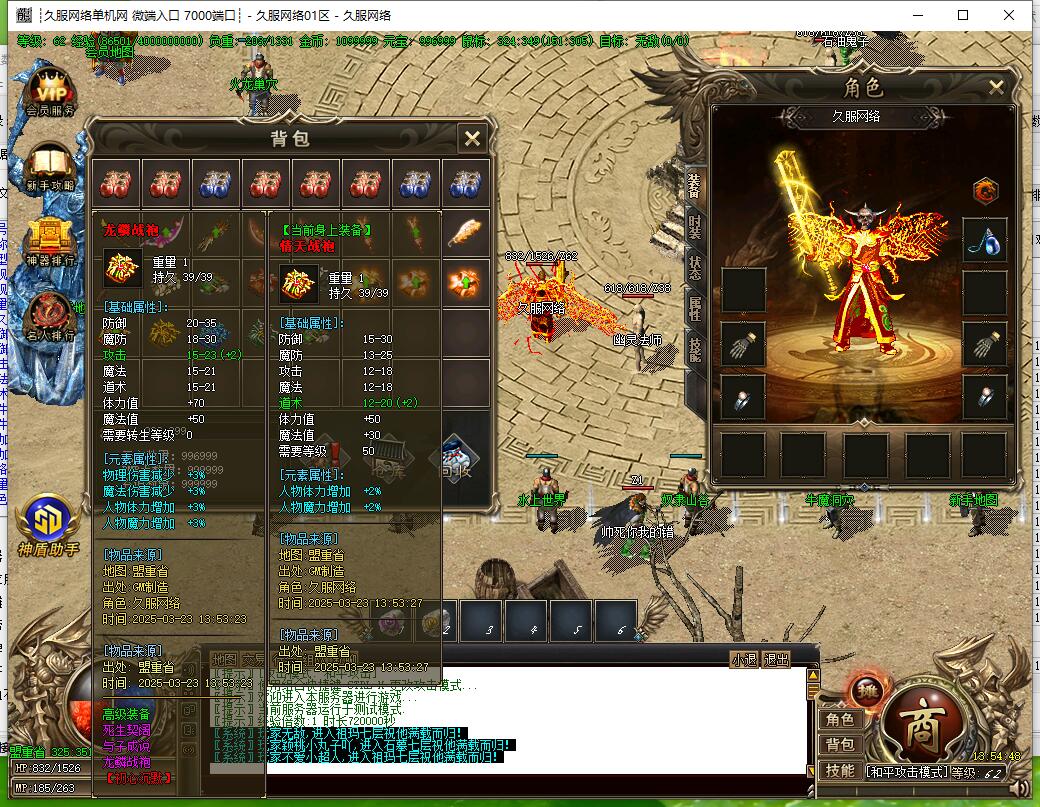Open the 技能 skills button at bottom right
Screen dimensions: 1040x807
tap(839, 770)
